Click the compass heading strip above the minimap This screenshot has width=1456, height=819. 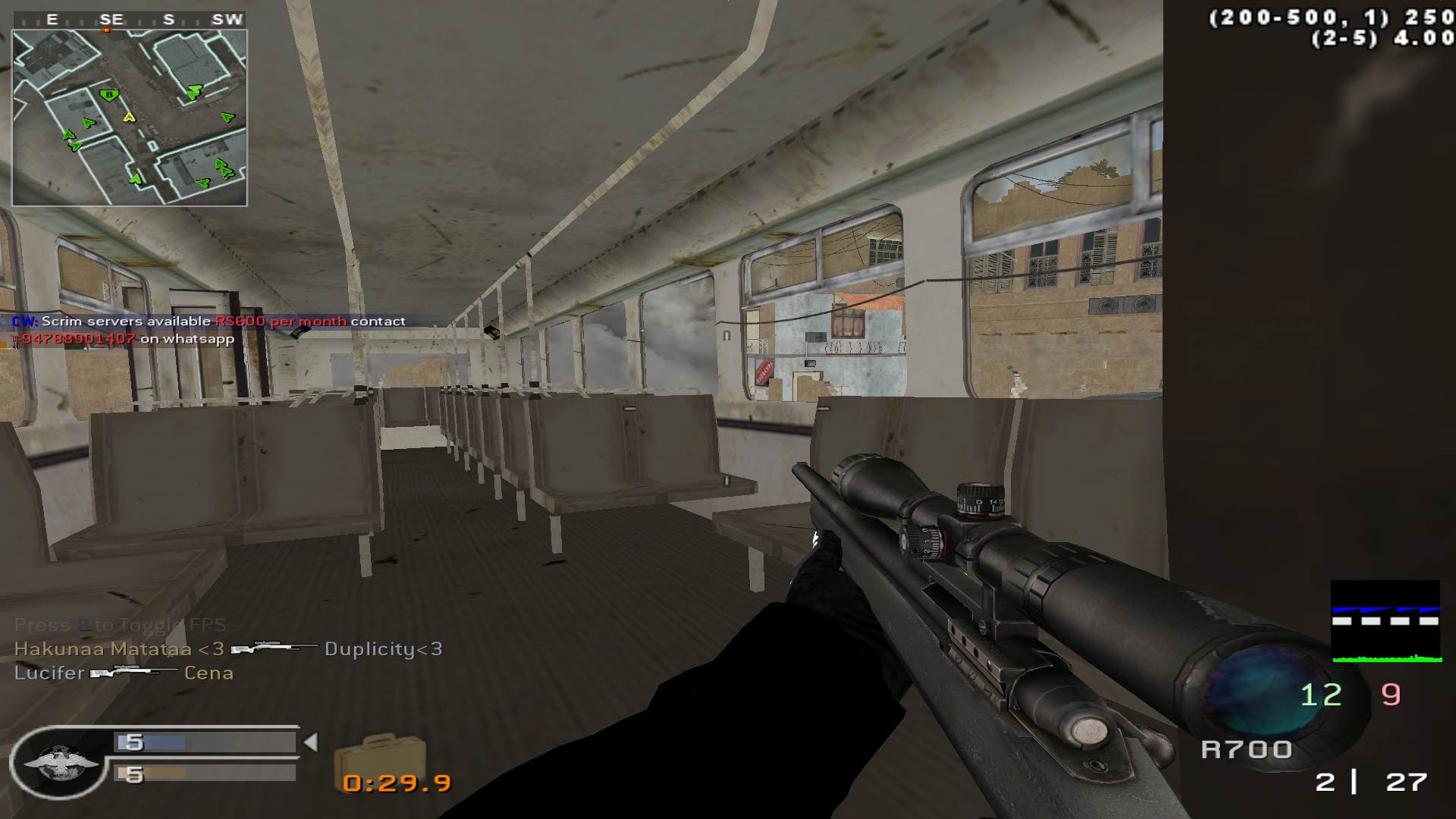(130, 20)
